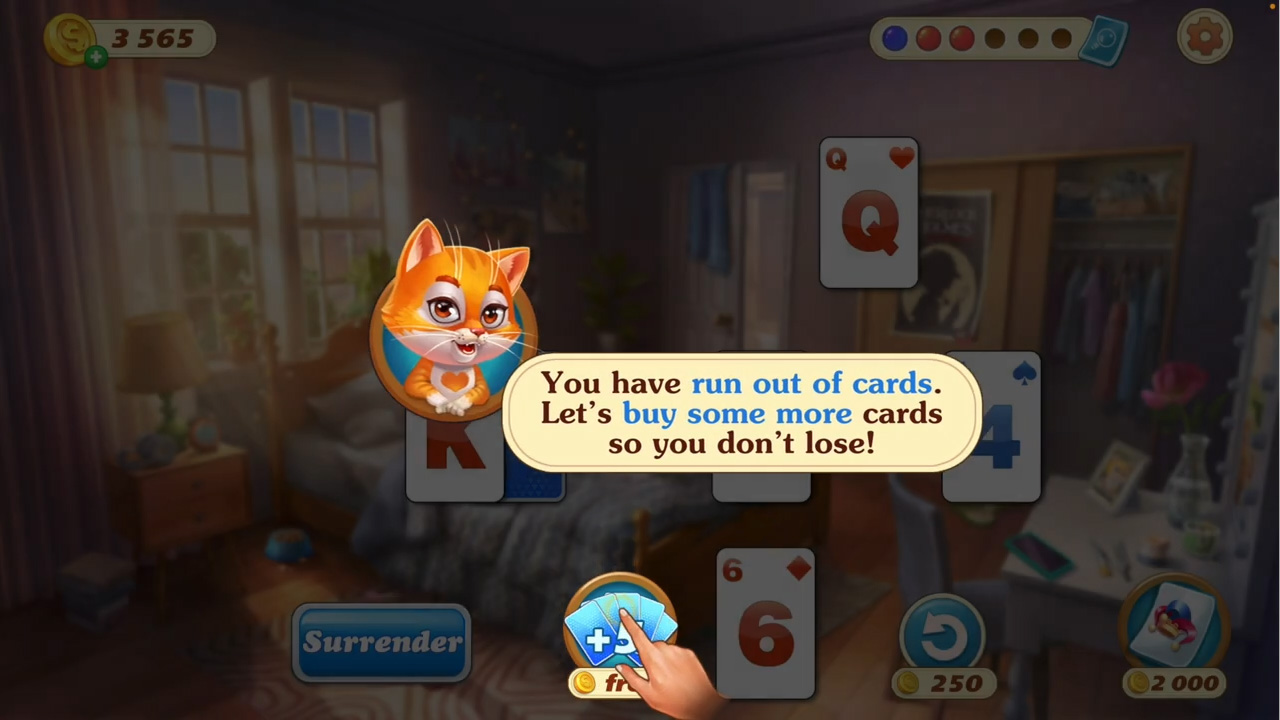Select the blue orb in the progress bar

(894, 38)
